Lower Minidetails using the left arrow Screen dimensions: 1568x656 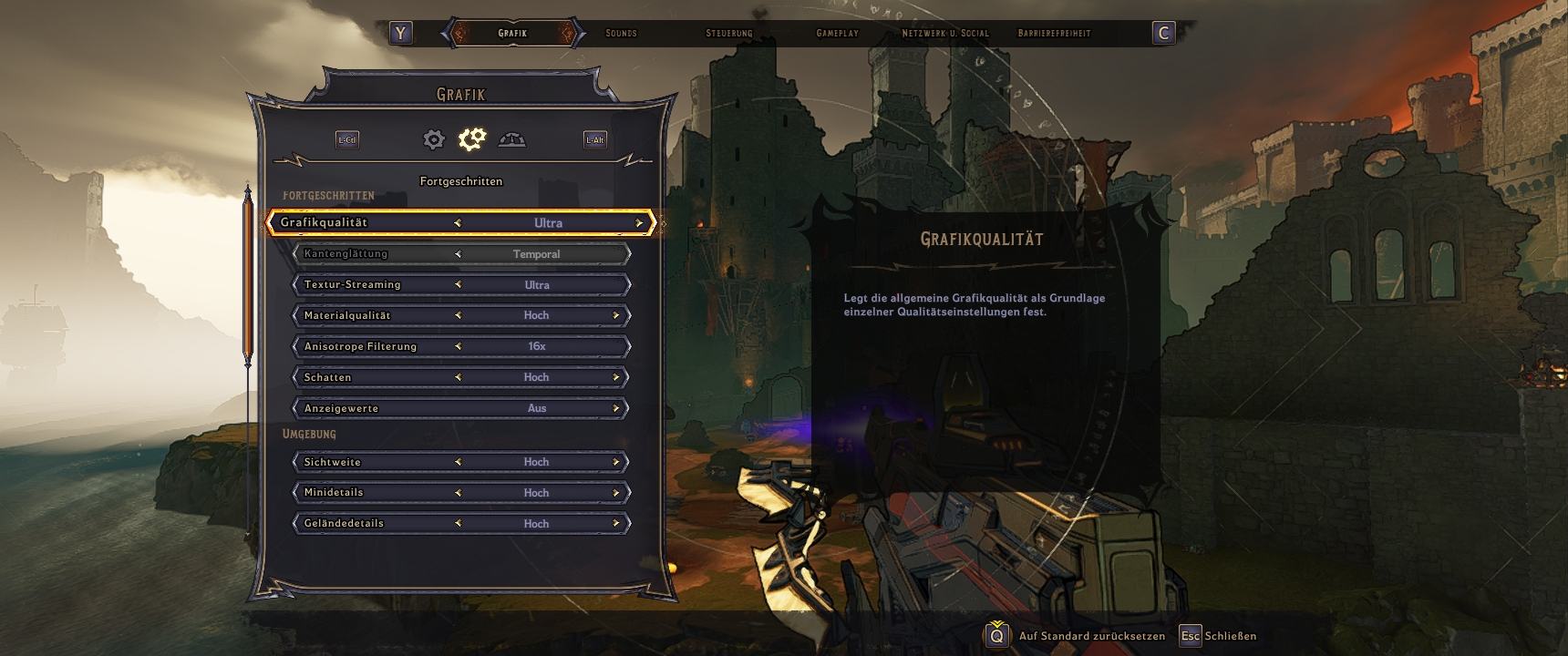(x=458, y=493)
